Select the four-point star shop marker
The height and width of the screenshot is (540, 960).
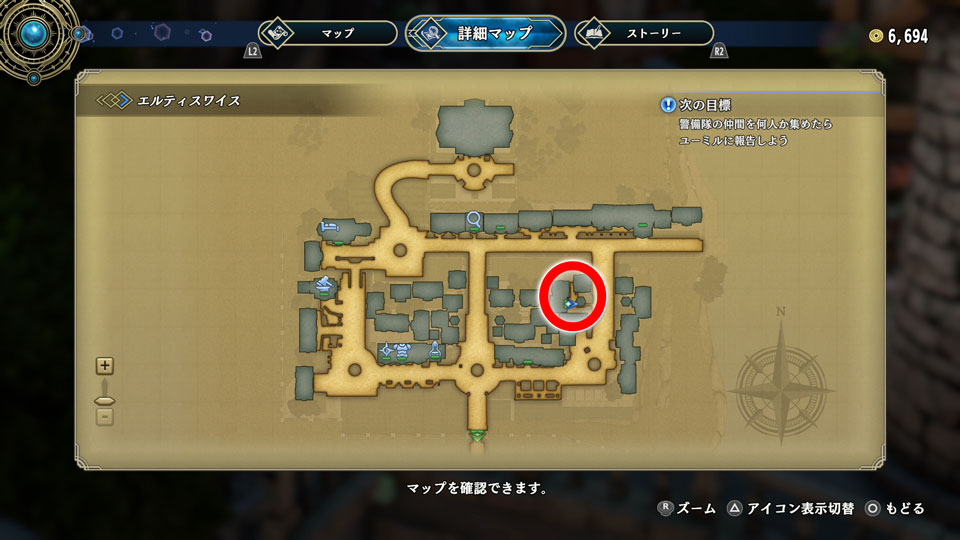[x=386, y=350]
